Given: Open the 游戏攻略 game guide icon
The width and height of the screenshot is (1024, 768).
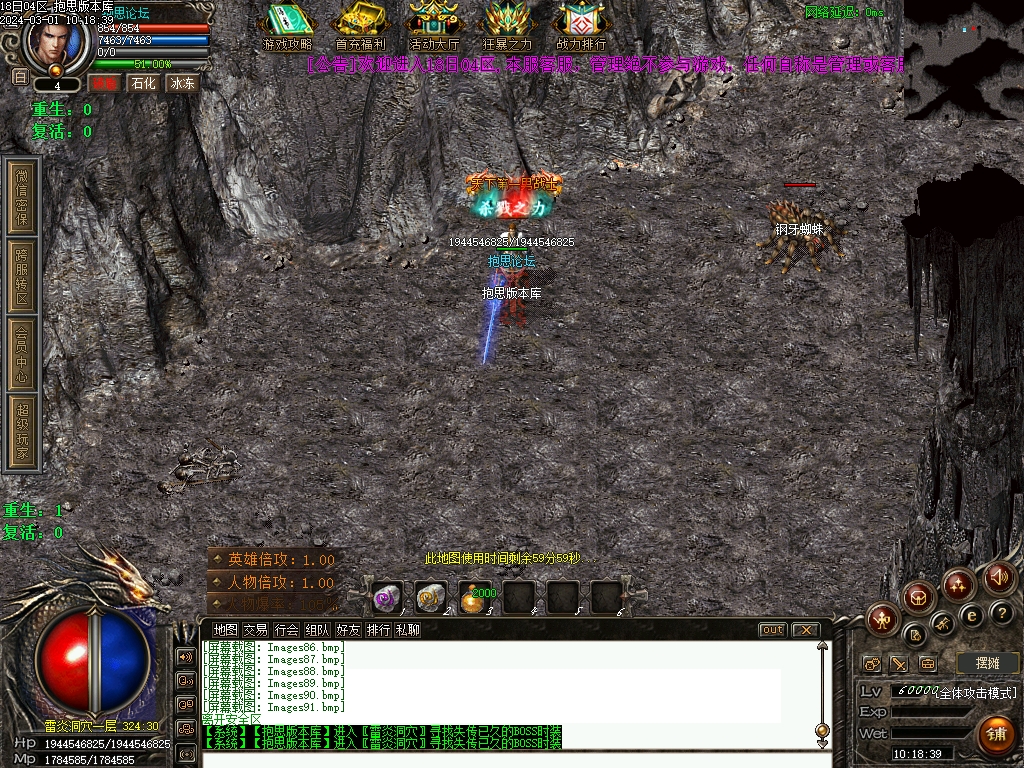Looking at the screenshot, I should [x=287, y=26].
